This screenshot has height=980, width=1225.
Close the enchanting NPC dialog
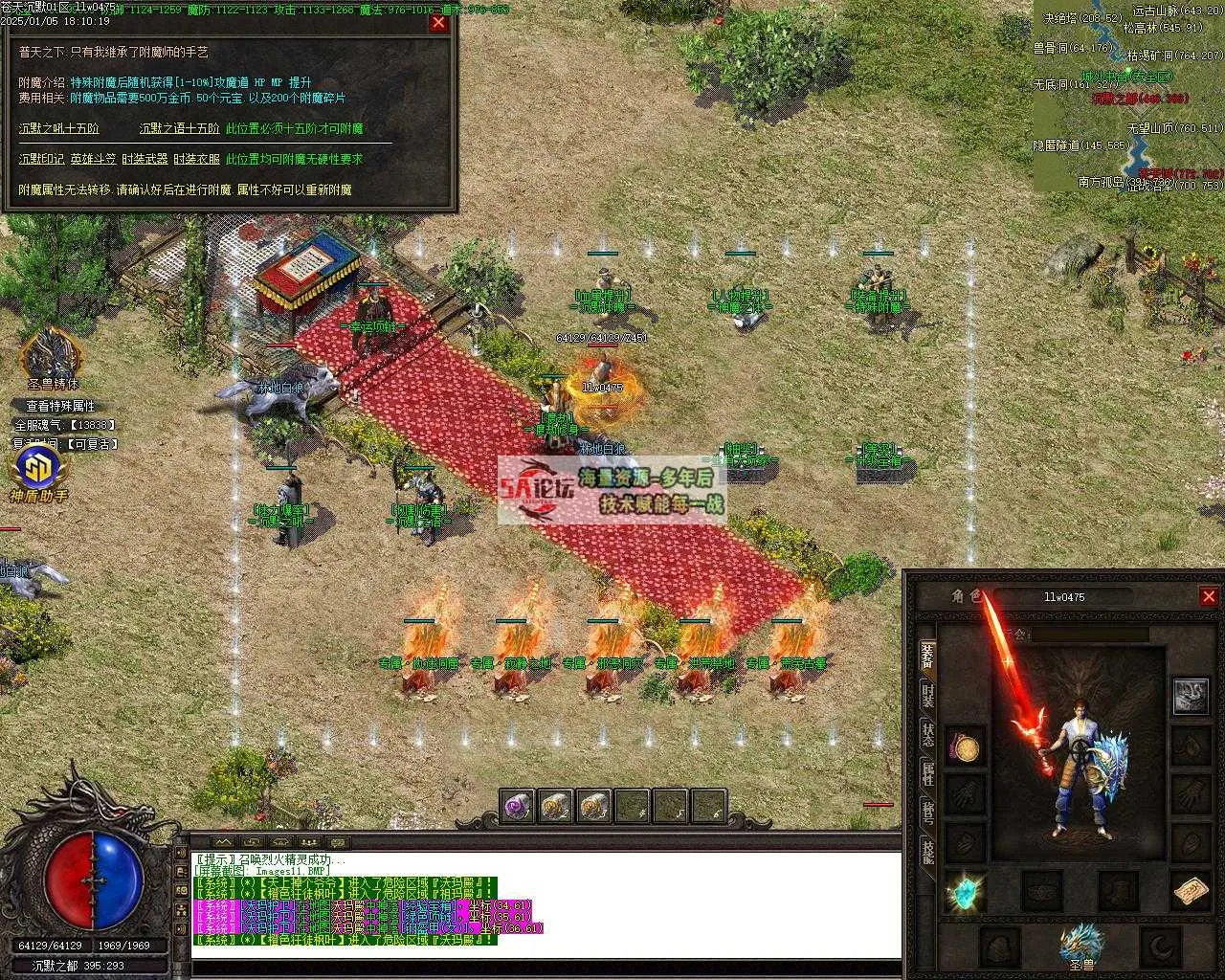pyautogui.click(x=438, y=23)
